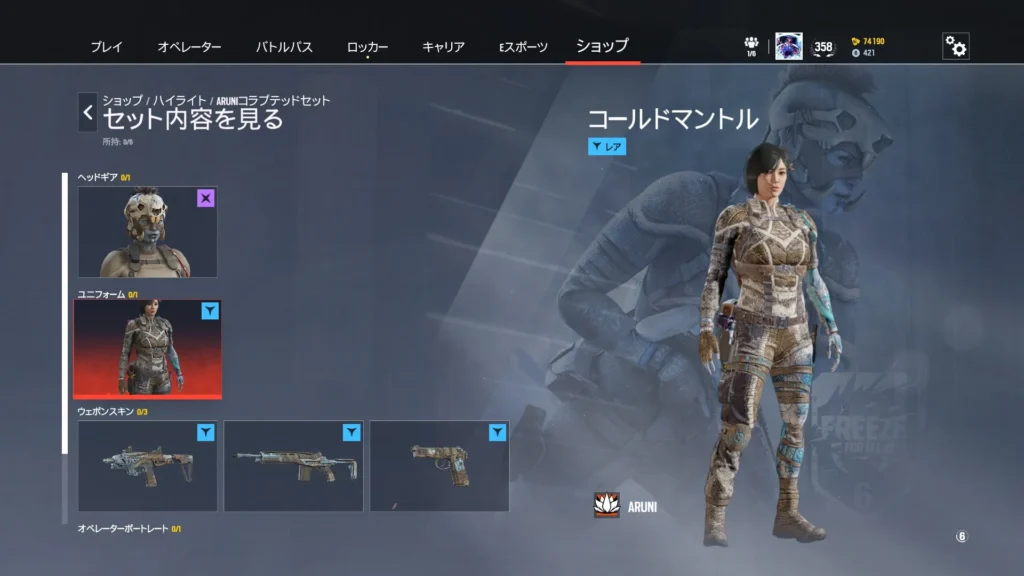
Task: Select the submachine gun weapon skin
Action: [x=148, y=466]
